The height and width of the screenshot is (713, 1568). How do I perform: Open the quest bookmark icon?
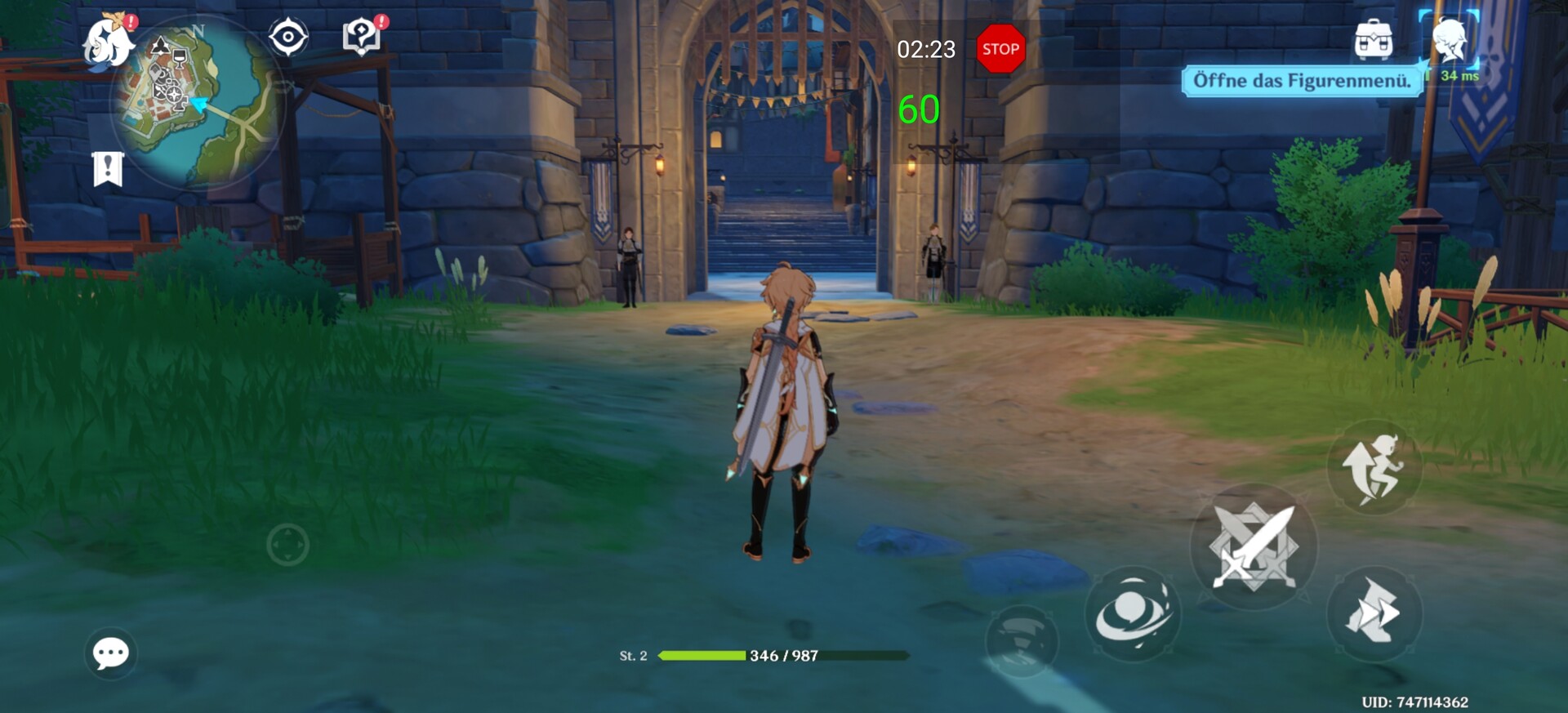pos(108,169)
